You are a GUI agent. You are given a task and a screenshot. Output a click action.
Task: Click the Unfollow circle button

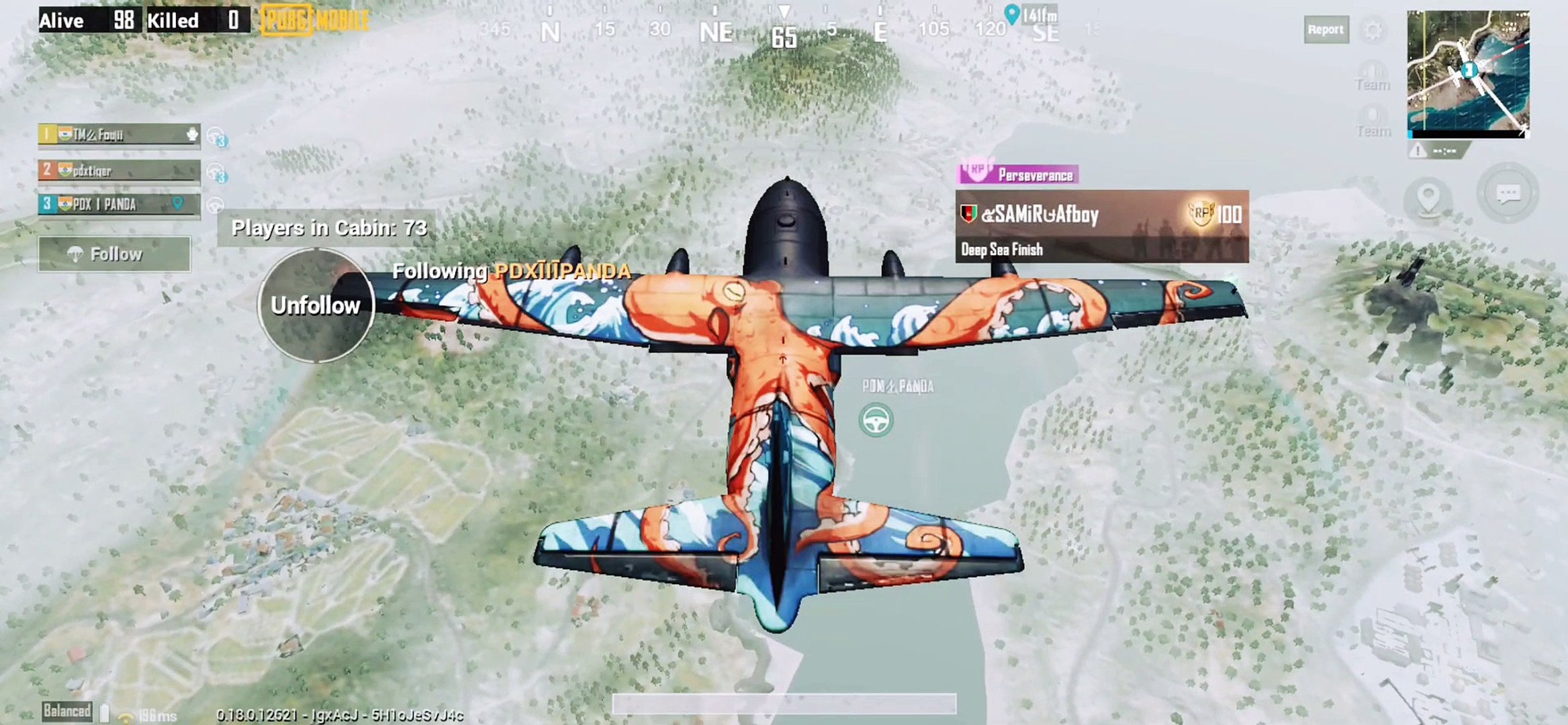tap(316, 305)
